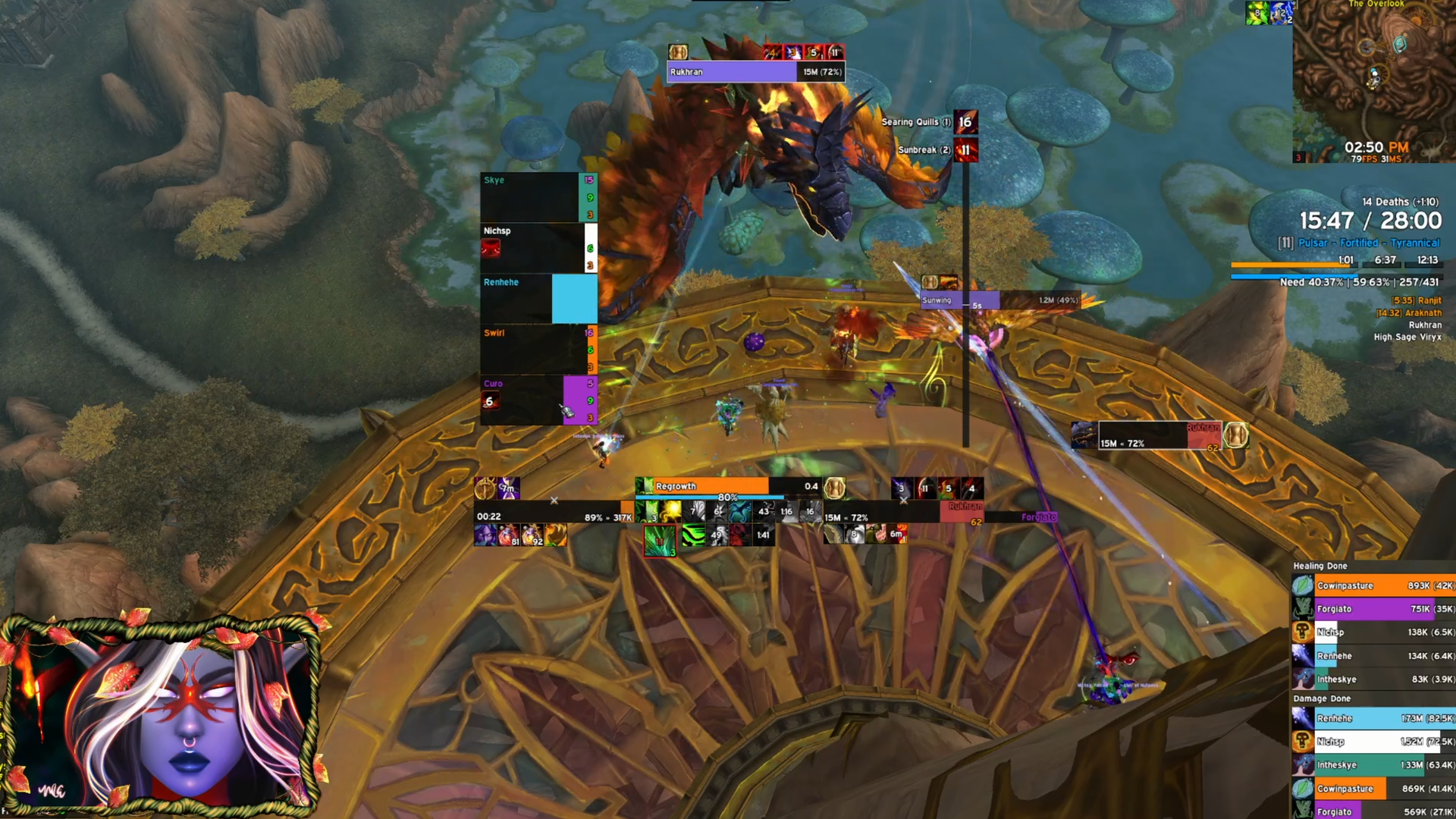Click the Searing Quills timer icon
This screenshot has width=1456, height=819.
point(965,122)
